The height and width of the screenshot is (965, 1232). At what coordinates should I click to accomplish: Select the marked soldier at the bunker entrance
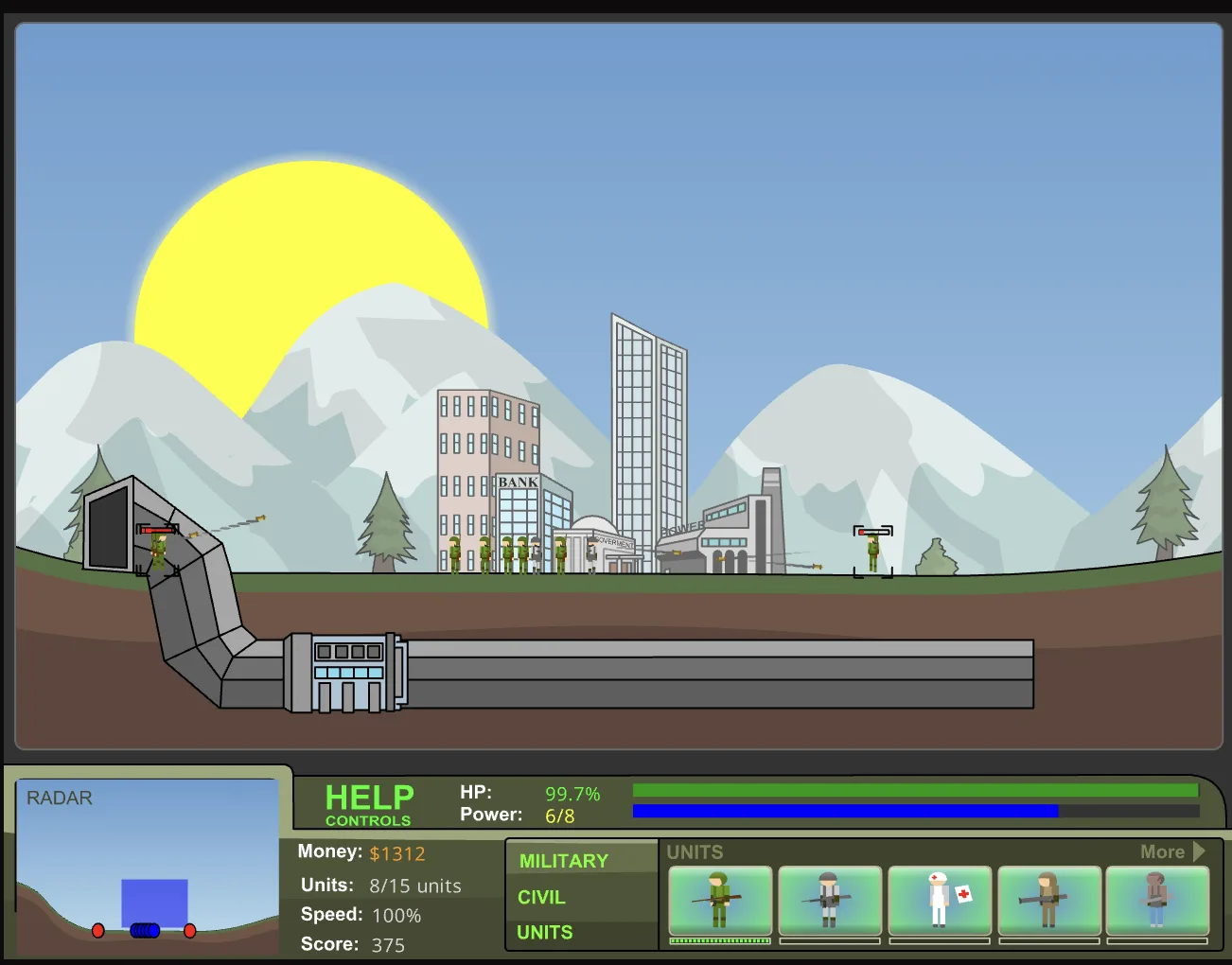tap(158, 551)
